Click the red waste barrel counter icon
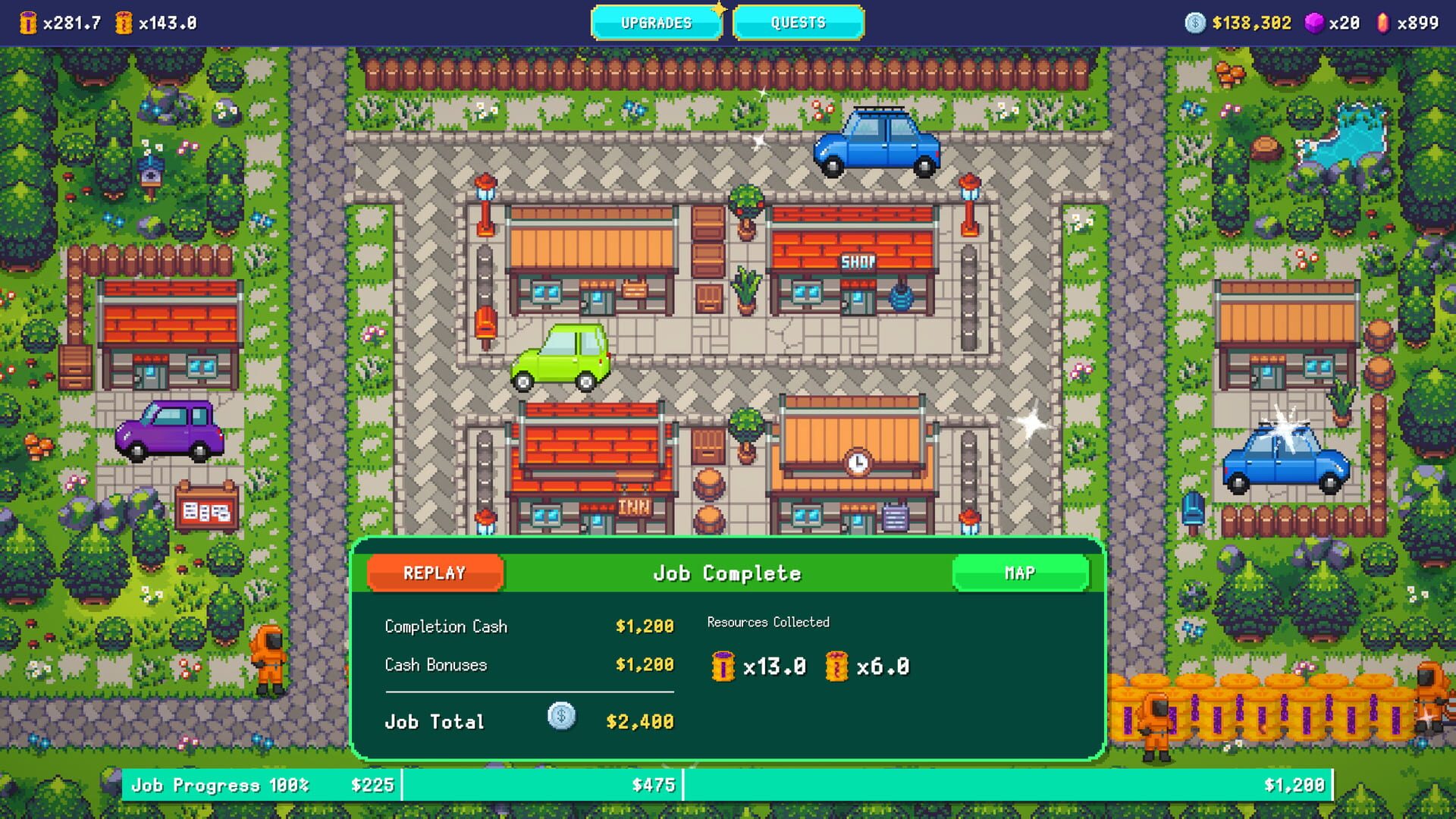Image resolution: width=1456 pixels, height=819 pixels. (x=125, y=21)
